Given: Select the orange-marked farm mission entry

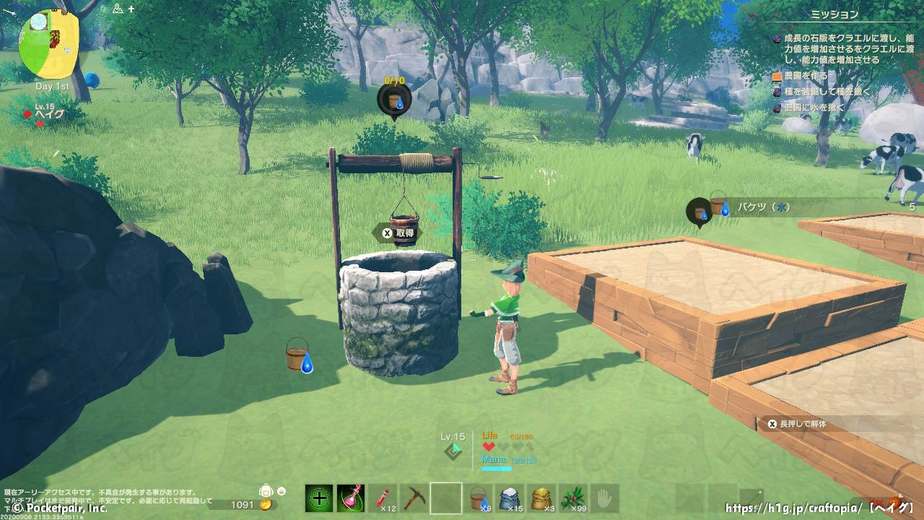Looking at the screenshot, I should point(808,75).
